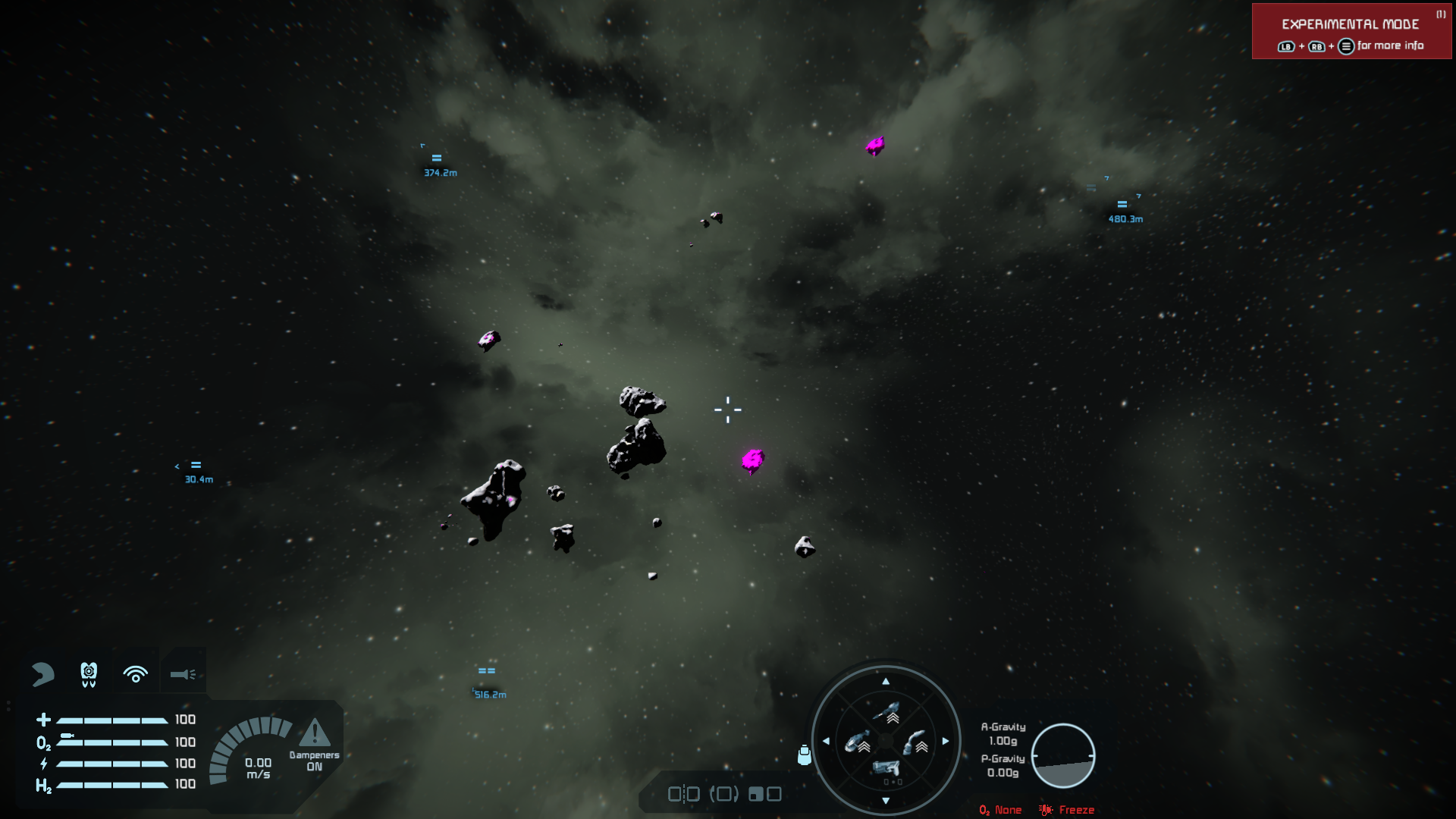
Task: Switch on the flashlight icon
Action: point(183,673)
